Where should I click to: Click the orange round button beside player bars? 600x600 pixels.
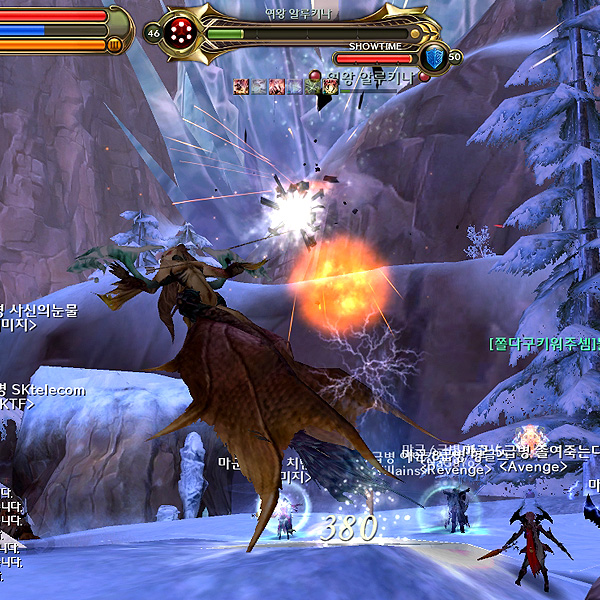(x=116, y=45)
